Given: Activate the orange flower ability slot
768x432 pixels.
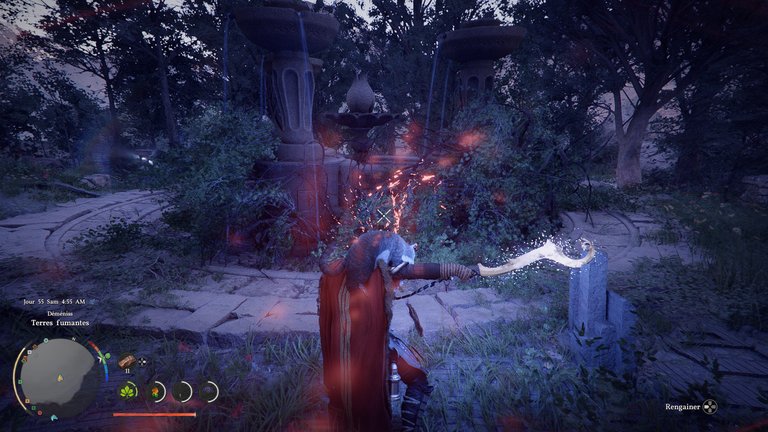Looking at the screenshot, I should [156, 391].
